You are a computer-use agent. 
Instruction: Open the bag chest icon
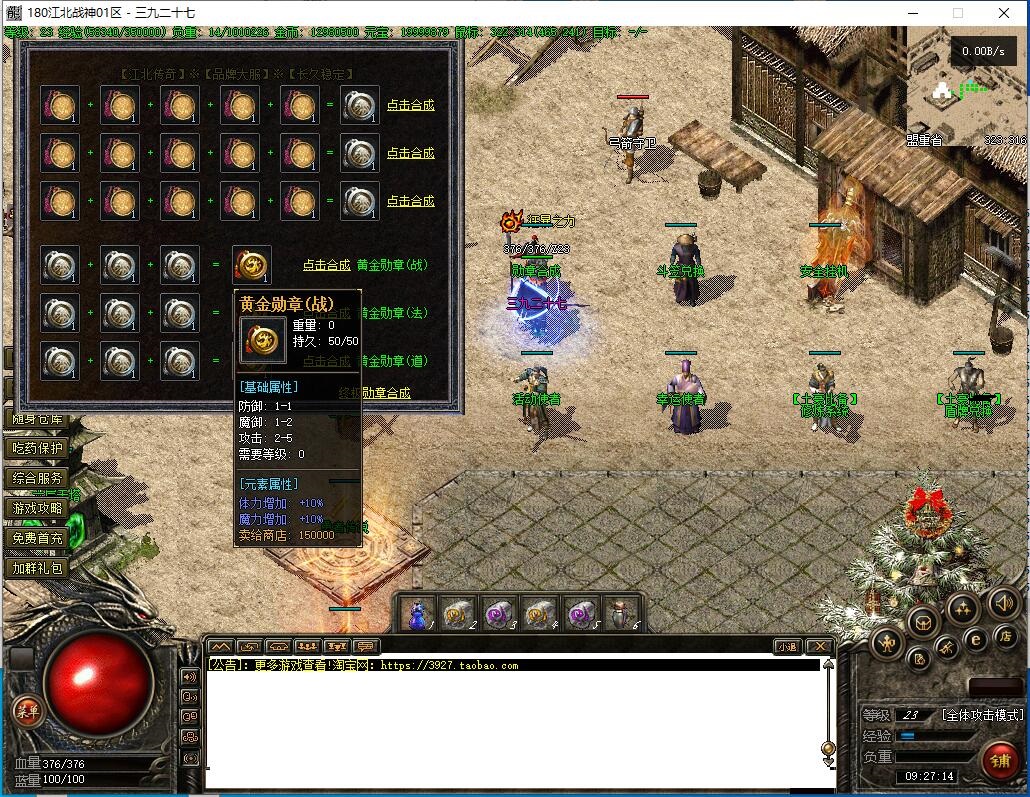[x=922, y=620]
